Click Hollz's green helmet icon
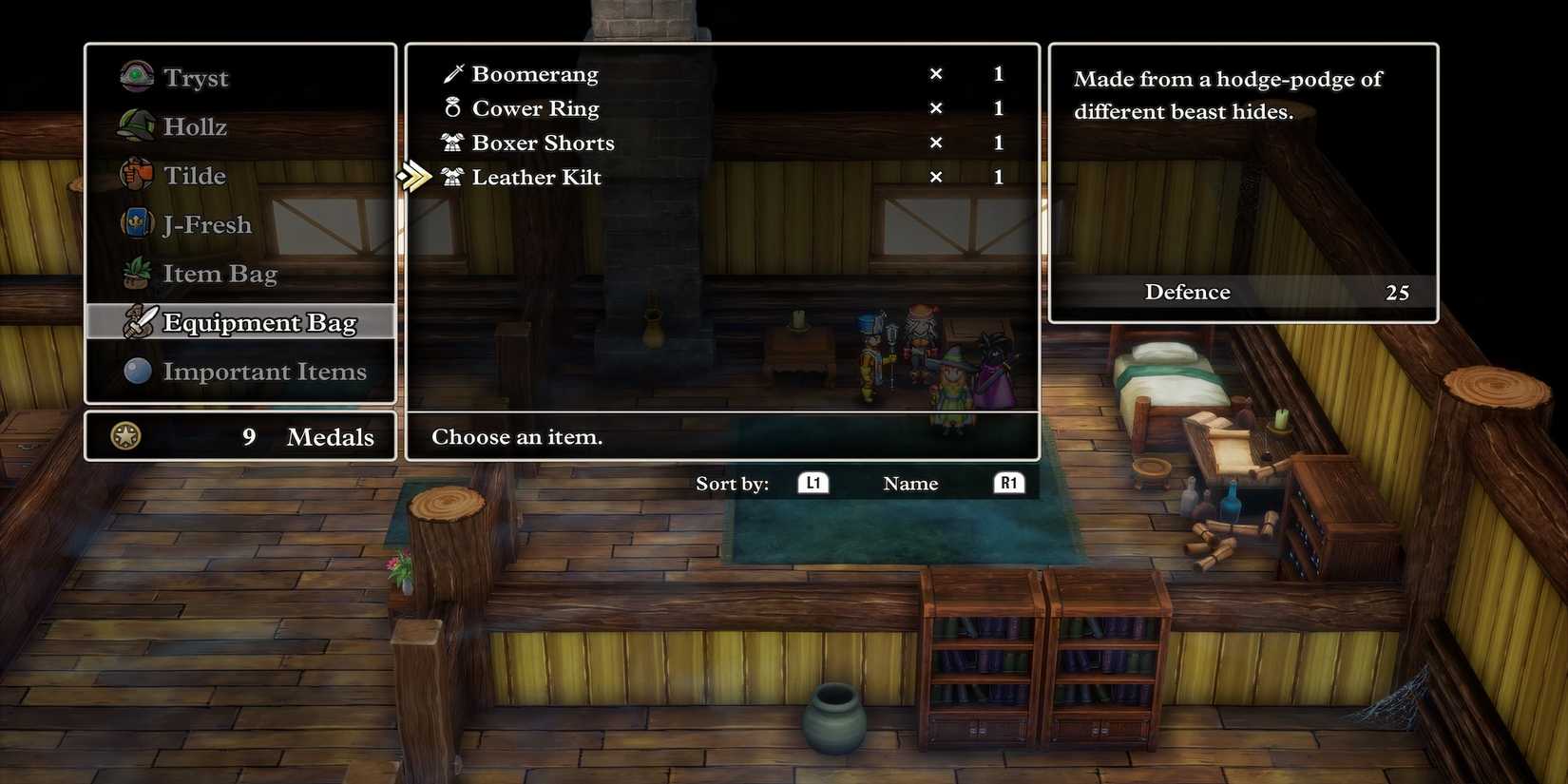The width and height of the screenshot is (1568, 784). pos(136,125)
